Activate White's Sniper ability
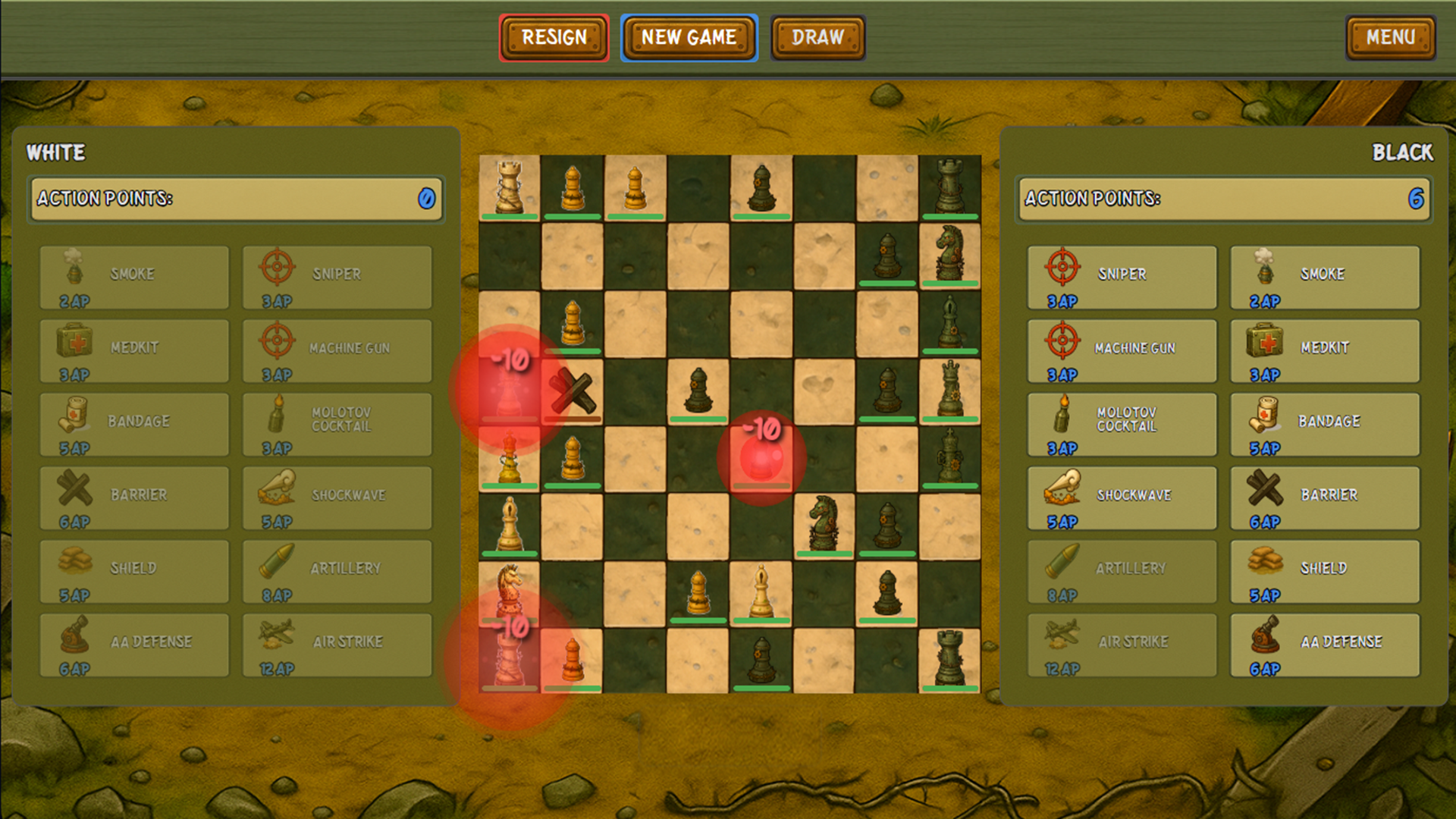Image resolution: width=1456 pixels, height=819 pixels. (337, 275)
